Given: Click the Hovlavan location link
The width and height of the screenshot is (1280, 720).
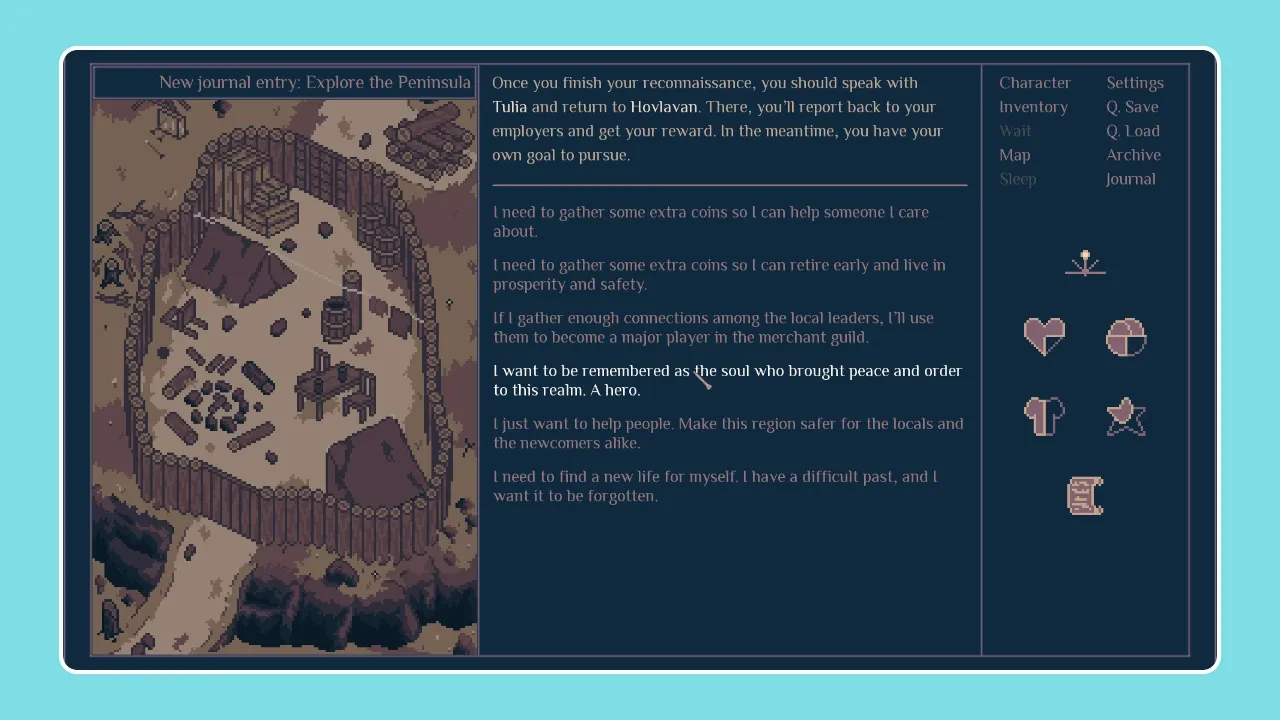Looking at the screenshot, I should point(663,106).
